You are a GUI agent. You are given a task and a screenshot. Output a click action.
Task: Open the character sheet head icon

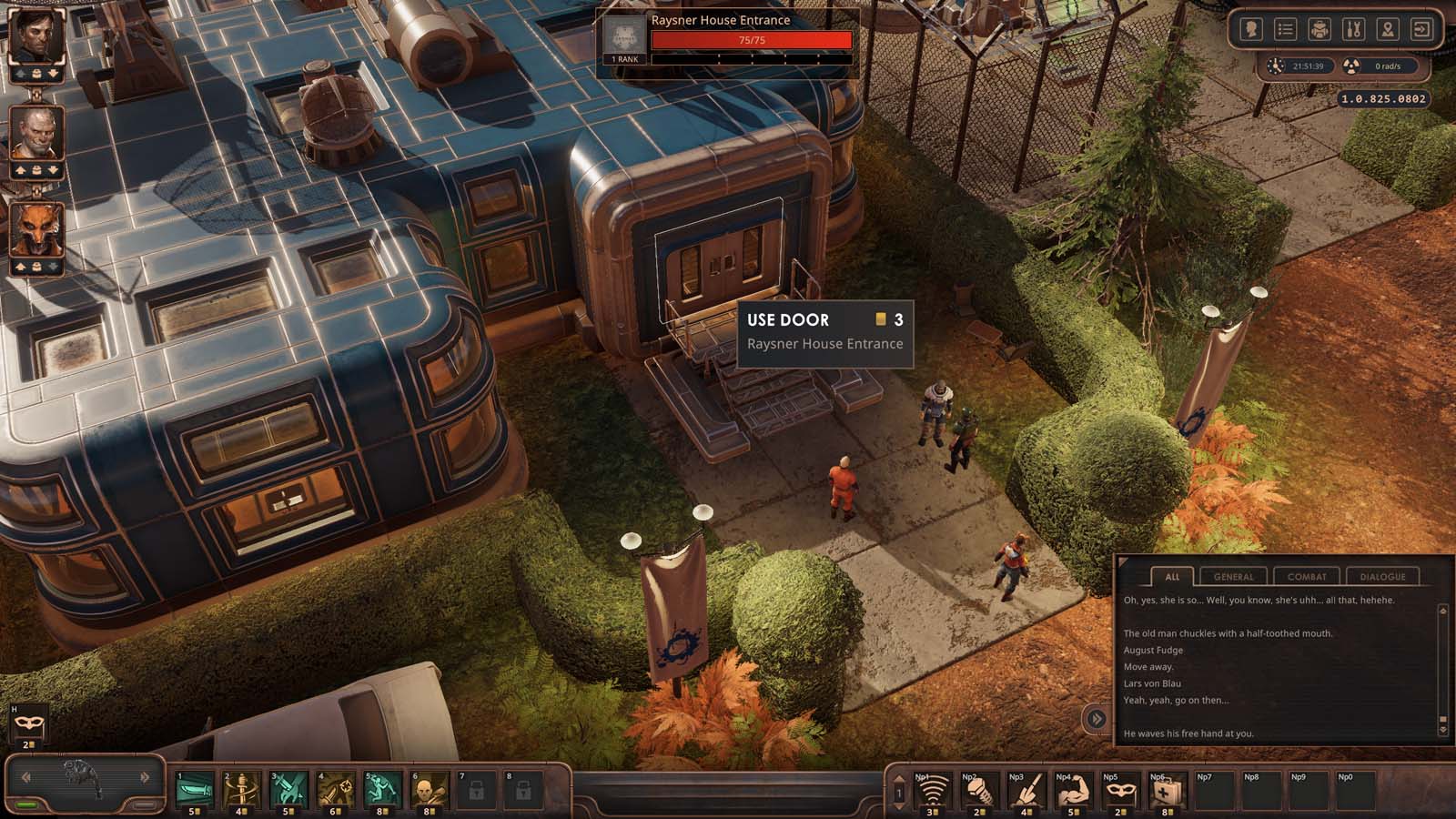pos(1251,30)
